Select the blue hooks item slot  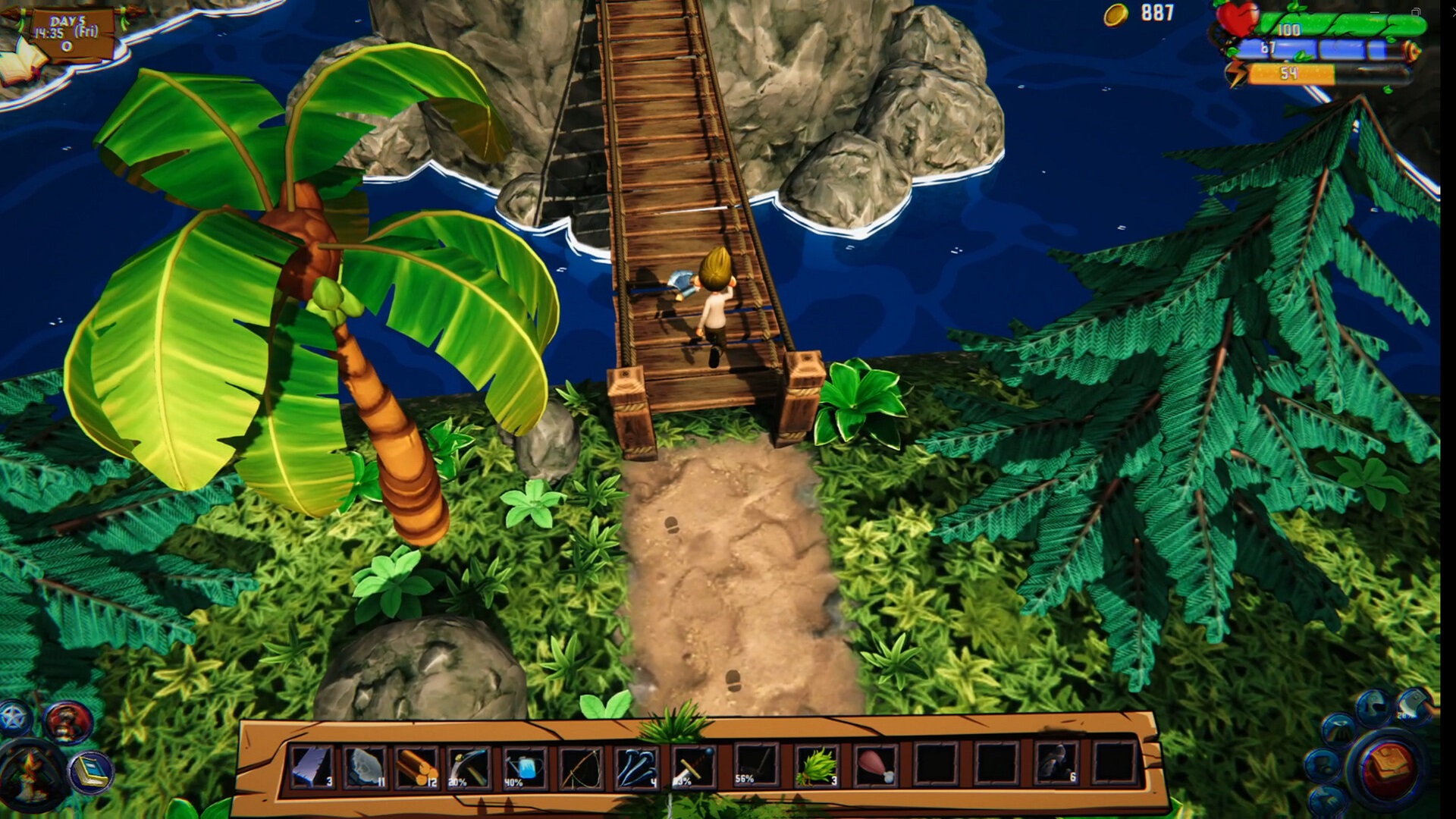coord(636,767)
